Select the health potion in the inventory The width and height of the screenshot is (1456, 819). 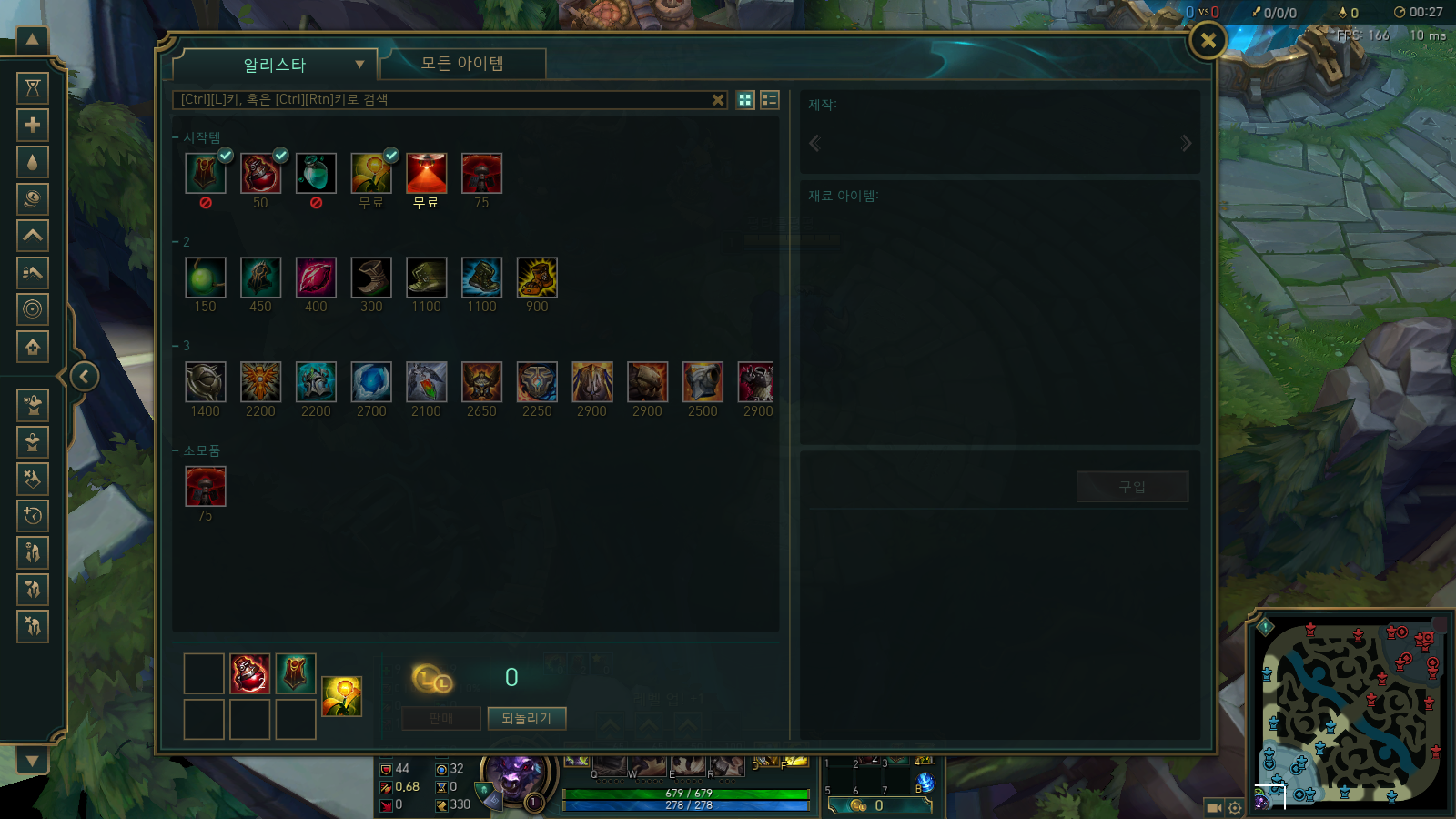click(x=249, y=674)
